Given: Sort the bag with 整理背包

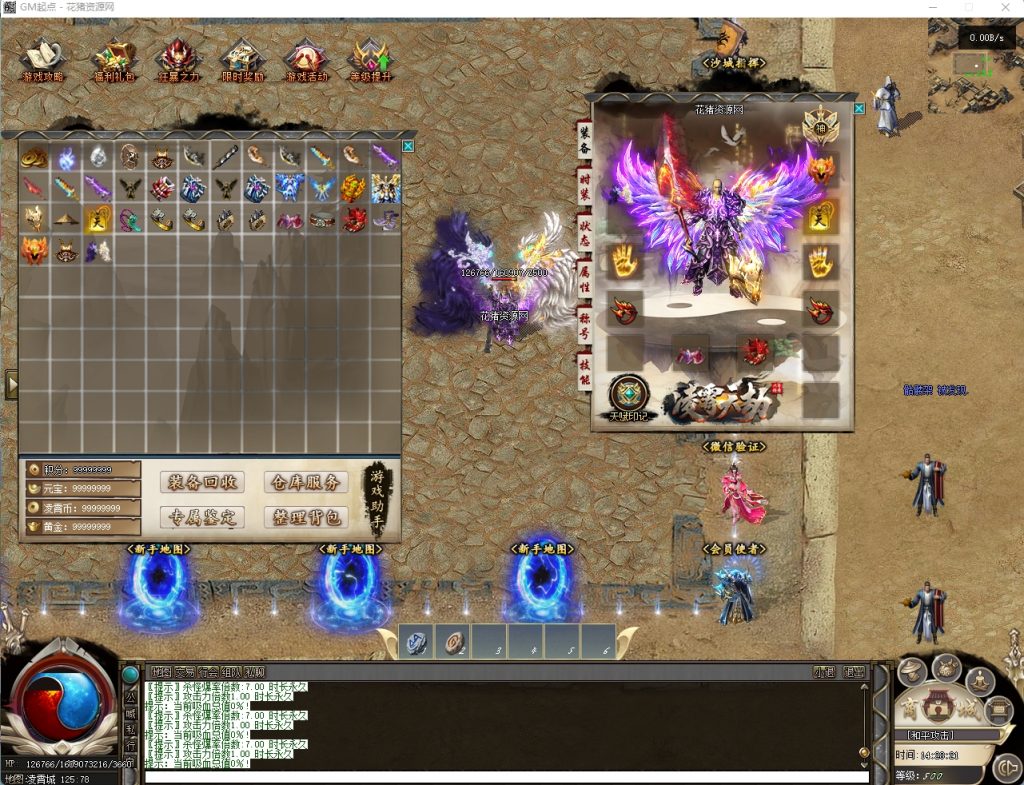Looking at the screenshot, I should tap(306, 517).
